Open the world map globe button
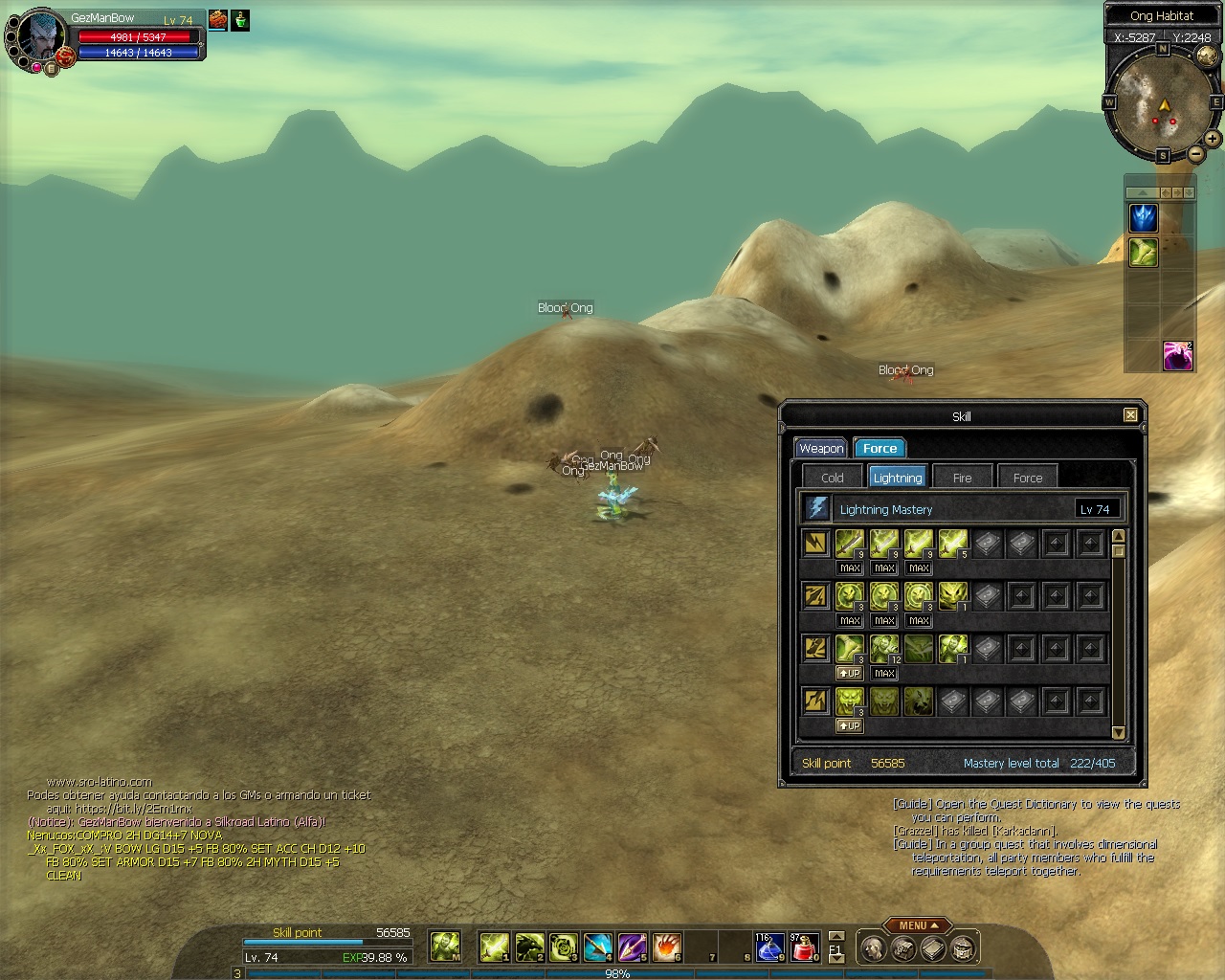This screenshot has height=980, width=1225. pos(1207,56)
